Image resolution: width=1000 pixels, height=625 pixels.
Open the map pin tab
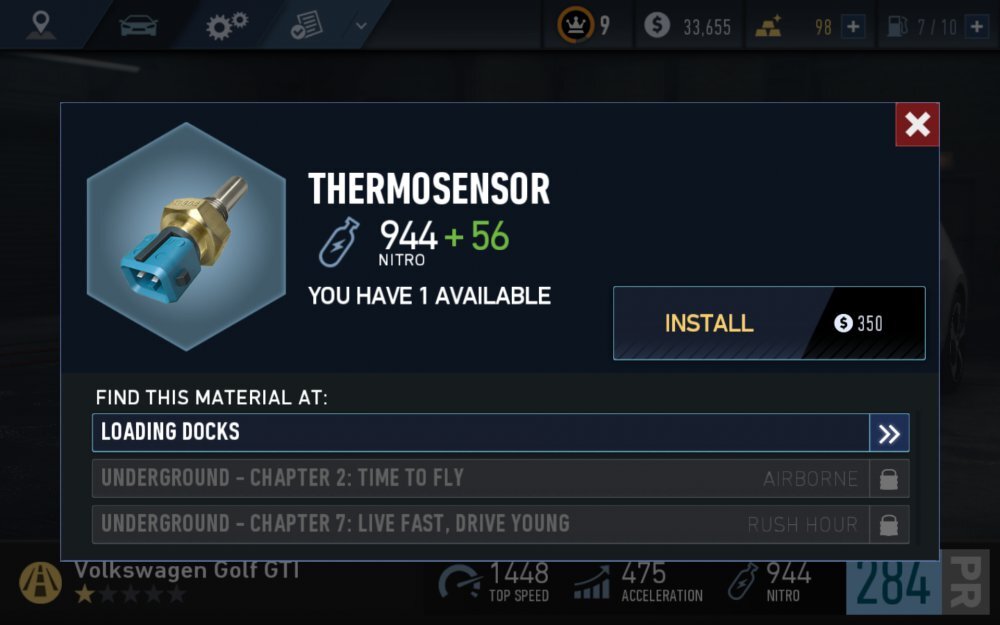(41, 25)
